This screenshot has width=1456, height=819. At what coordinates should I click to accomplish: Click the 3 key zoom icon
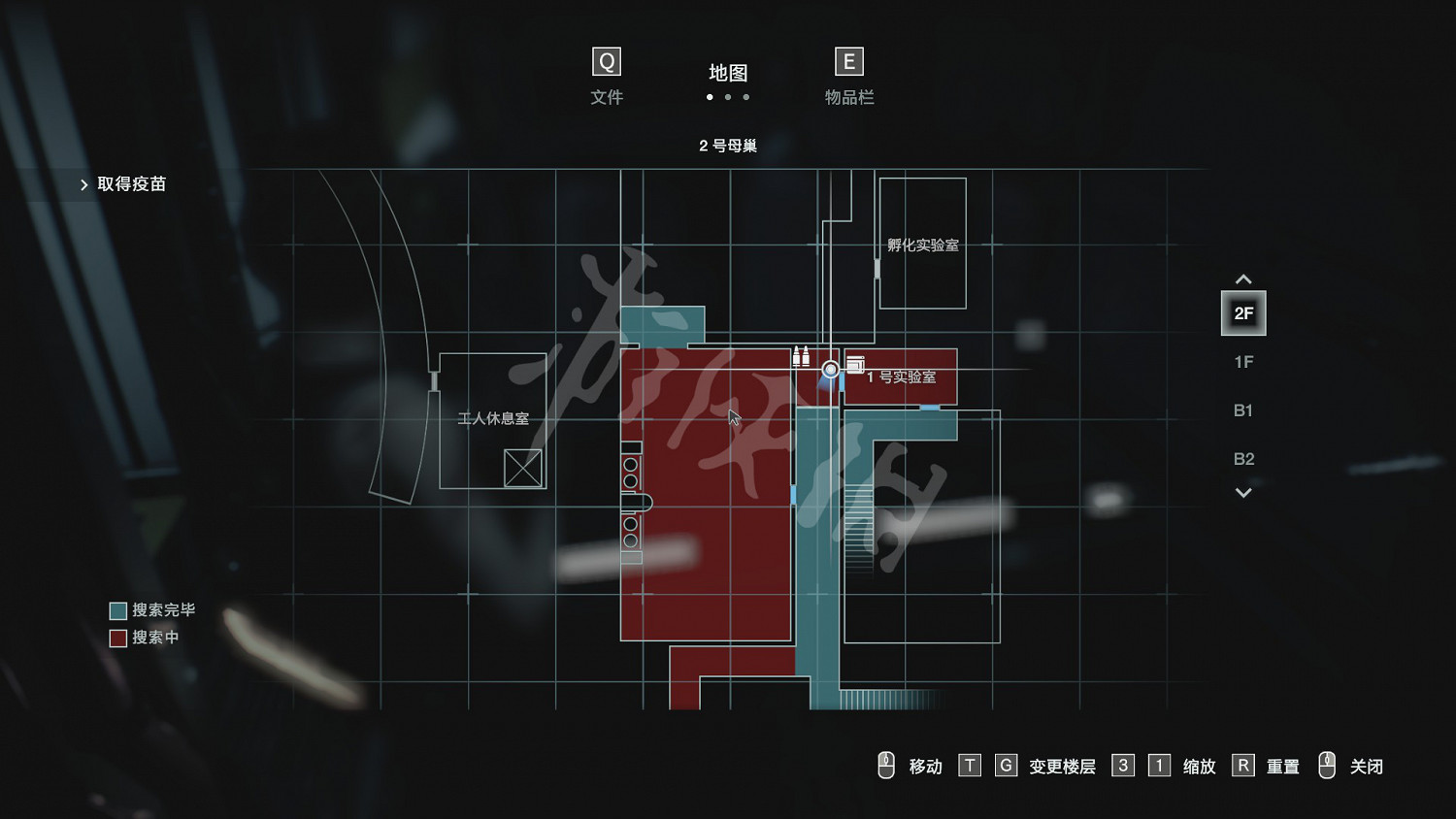[x=1123, y=766]
